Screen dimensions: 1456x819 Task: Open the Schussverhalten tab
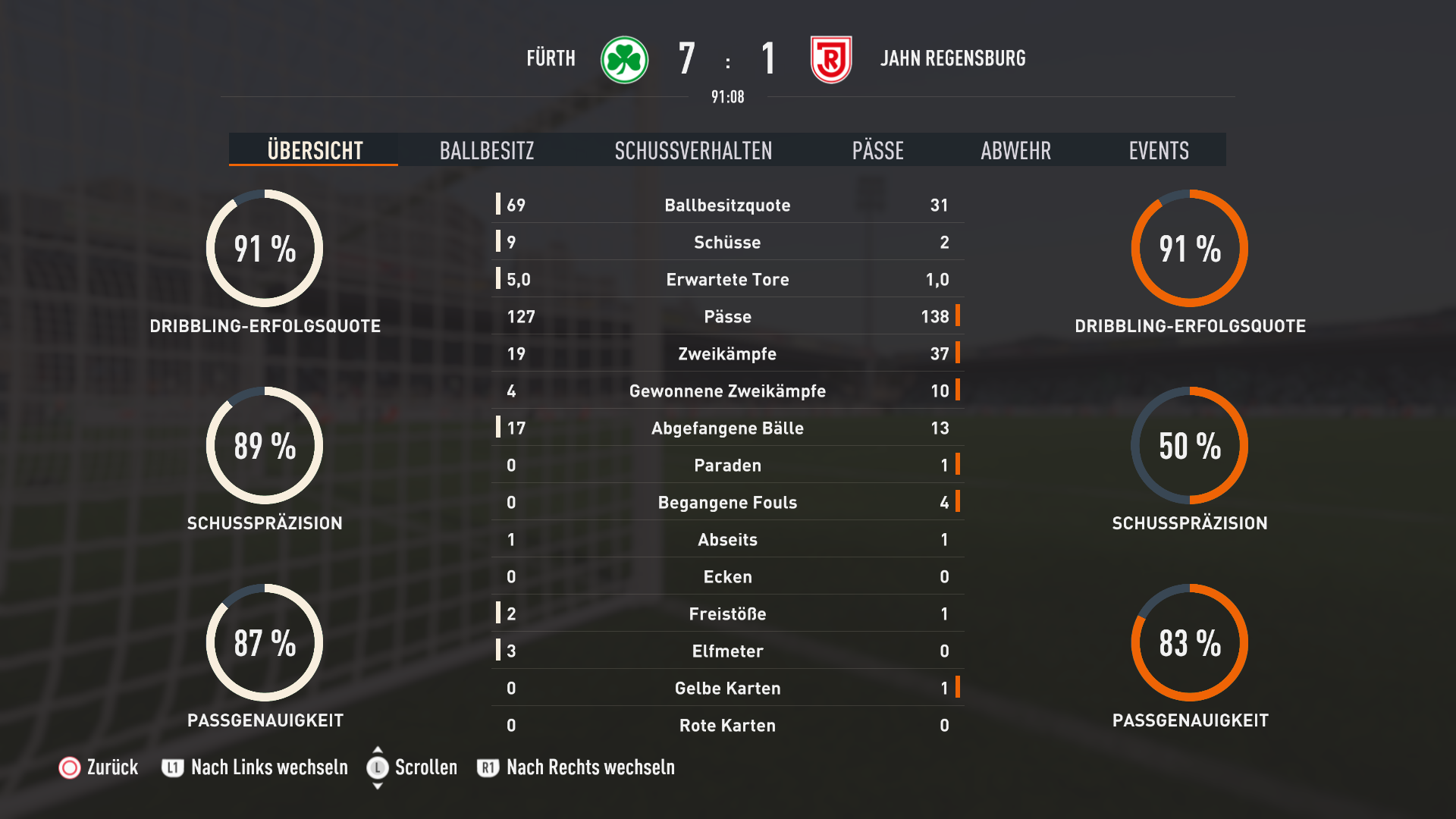[x=693, y=150]
